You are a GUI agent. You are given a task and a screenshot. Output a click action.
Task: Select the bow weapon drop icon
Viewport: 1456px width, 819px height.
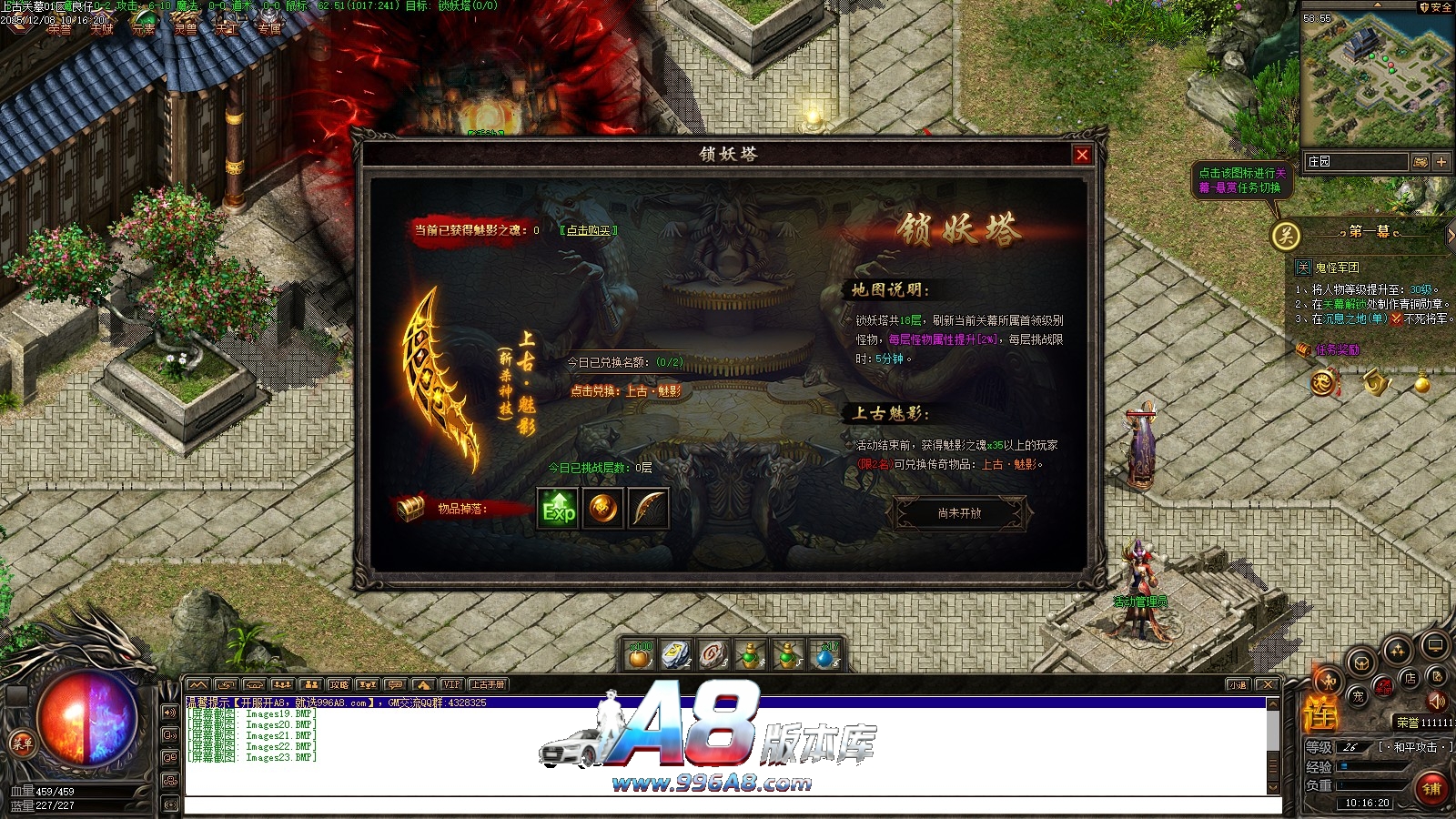(x=648, y=509)
